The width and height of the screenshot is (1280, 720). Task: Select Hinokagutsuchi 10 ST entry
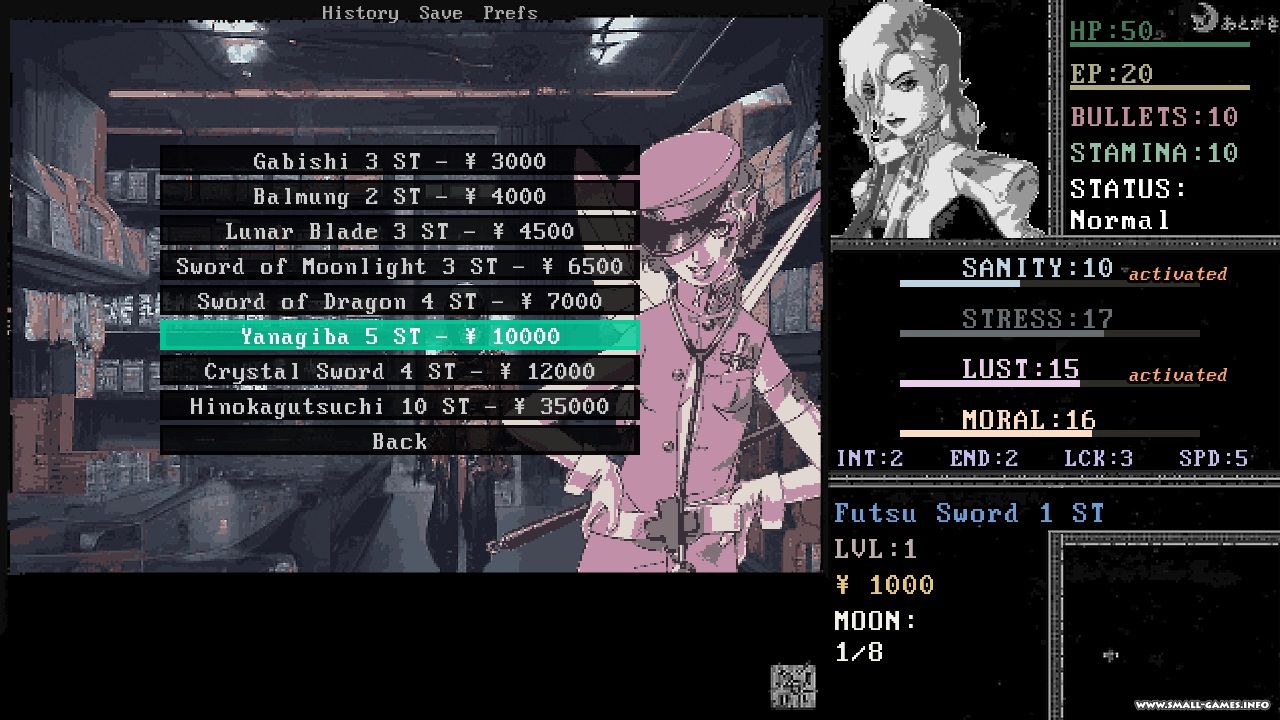point(399,406)
